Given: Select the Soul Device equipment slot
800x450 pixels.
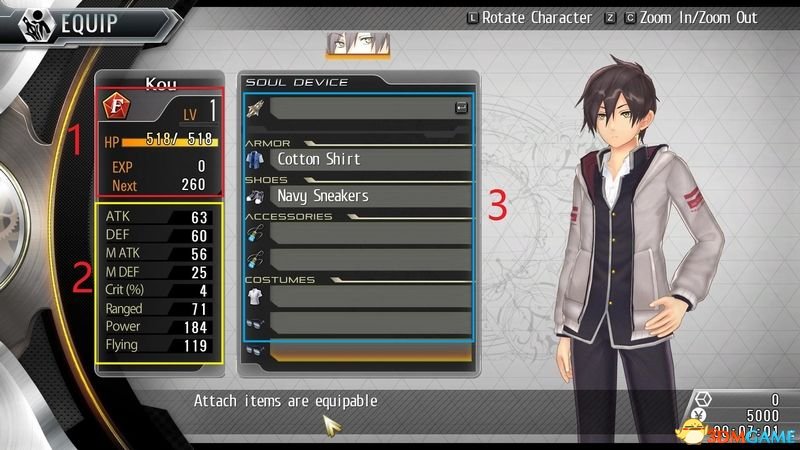Looking at the screenshot, I should point(360,107).
